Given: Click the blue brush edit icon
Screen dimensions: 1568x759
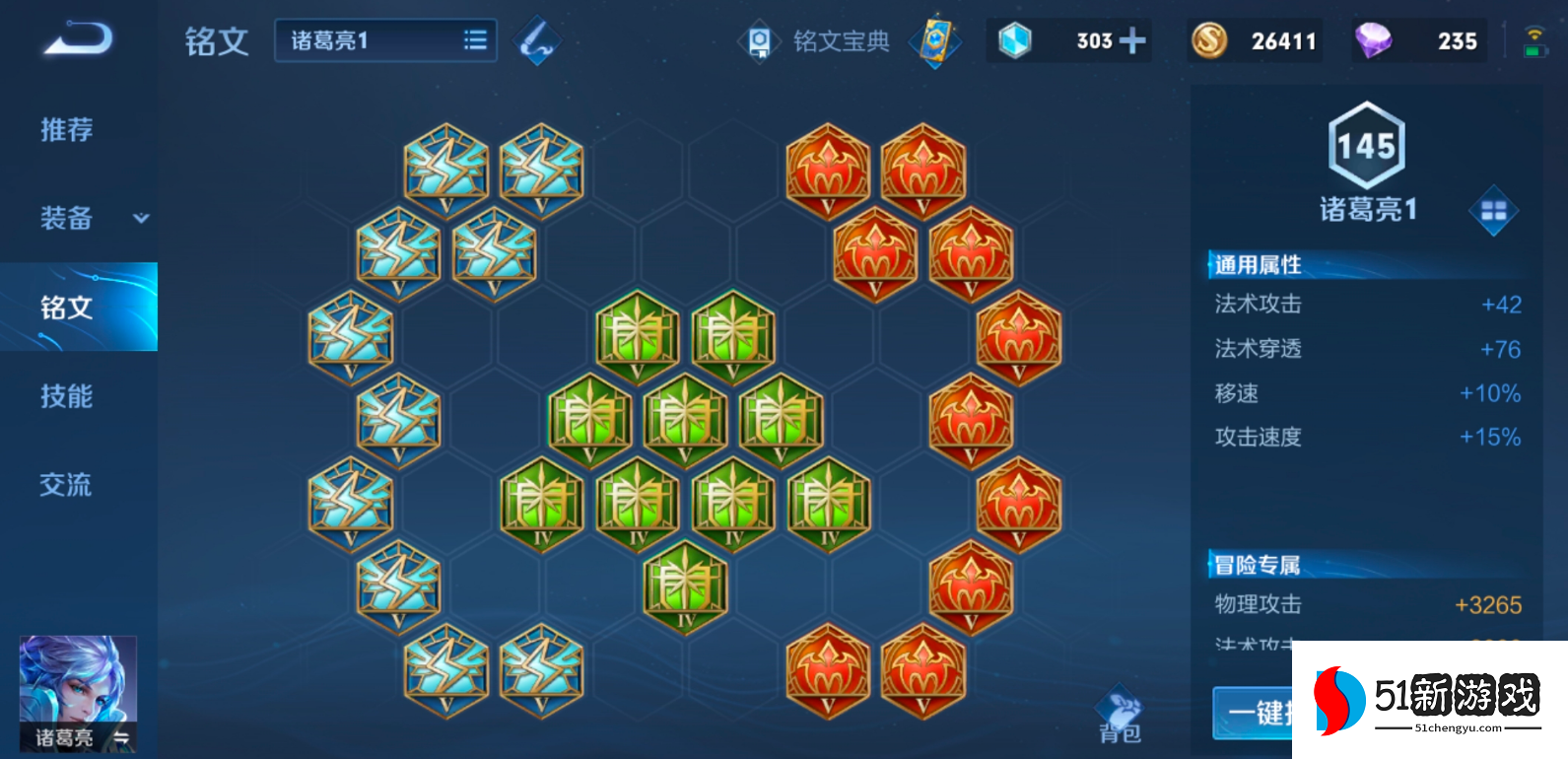Looking at the screenshot, I should tap(537, 40).
